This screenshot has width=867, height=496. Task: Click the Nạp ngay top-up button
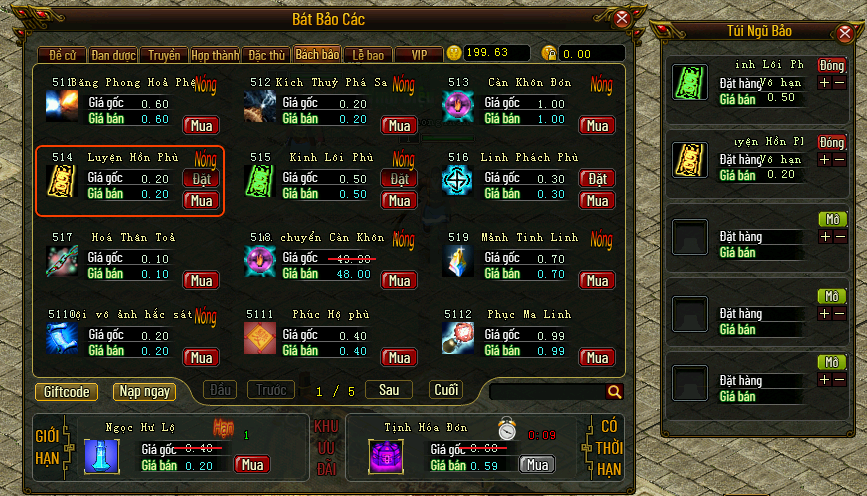(x=144, y=392)
